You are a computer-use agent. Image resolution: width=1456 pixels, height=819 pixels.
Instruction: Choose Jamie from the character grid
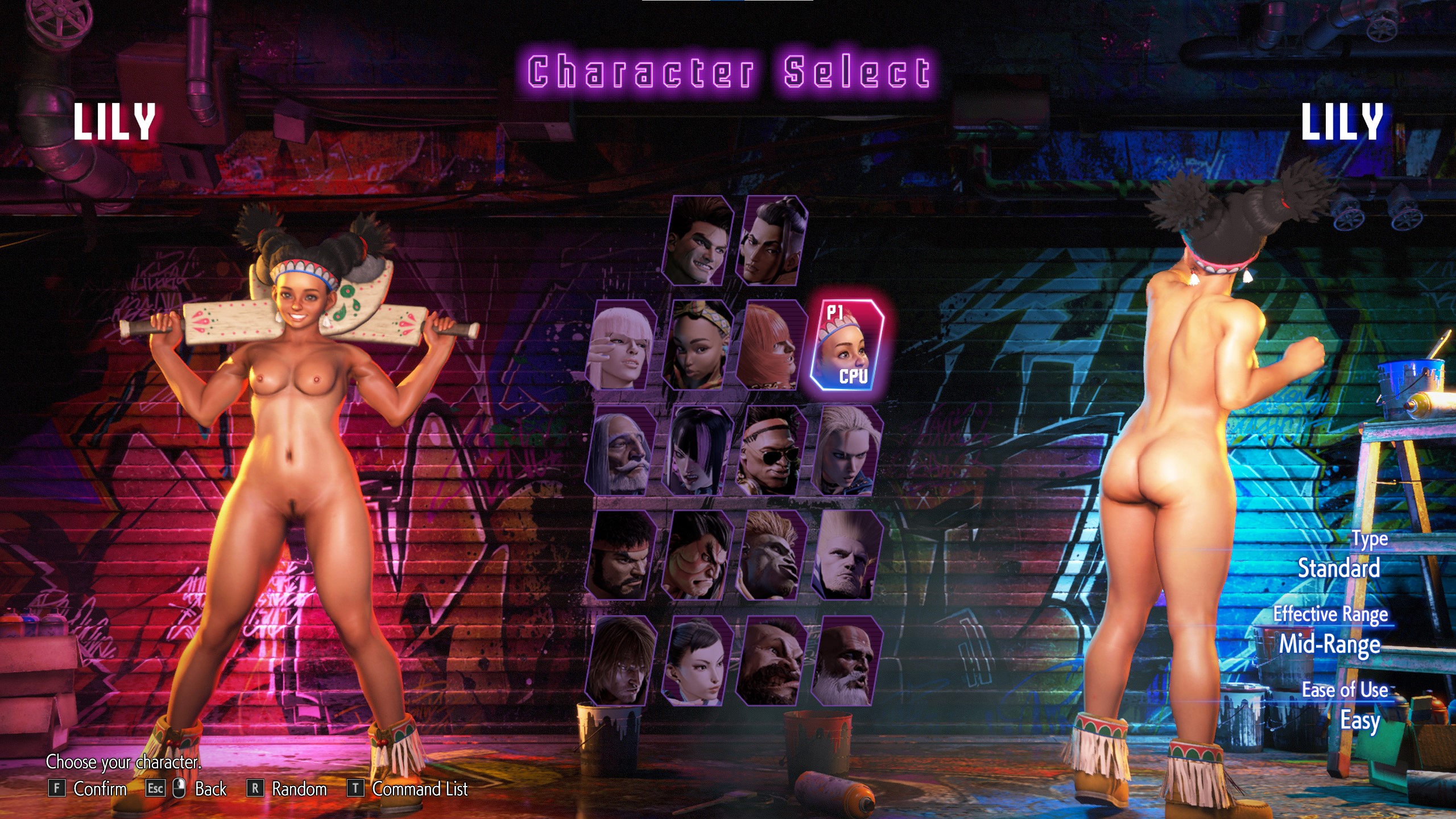click(x=772, y=241)
